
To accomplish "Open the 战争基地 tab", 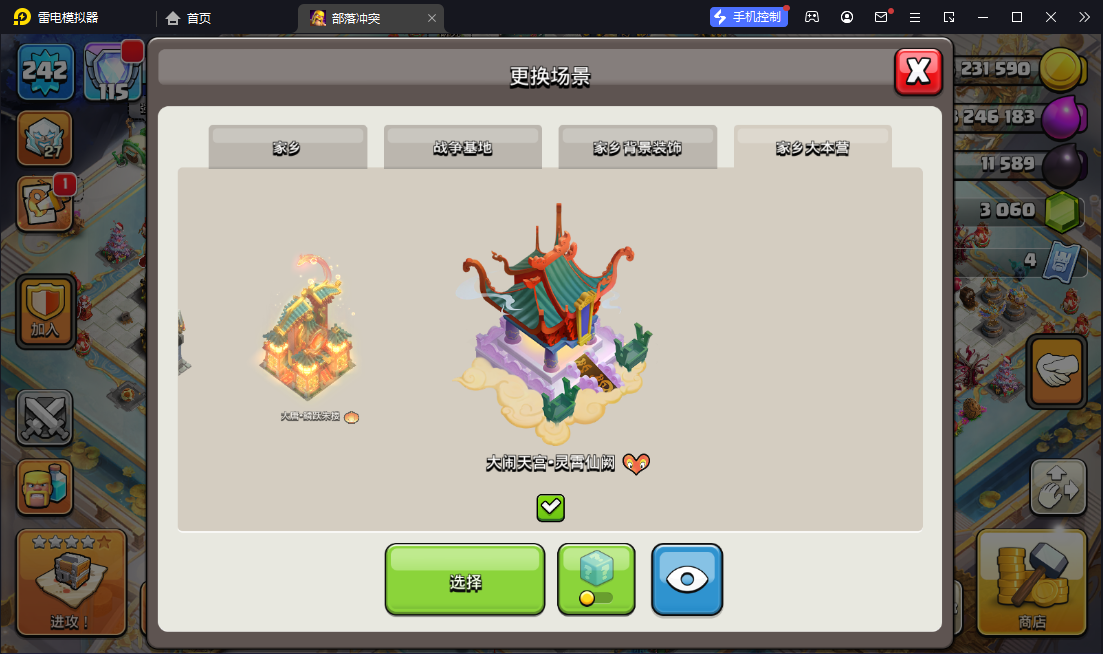I will click(x=462, y=148).
